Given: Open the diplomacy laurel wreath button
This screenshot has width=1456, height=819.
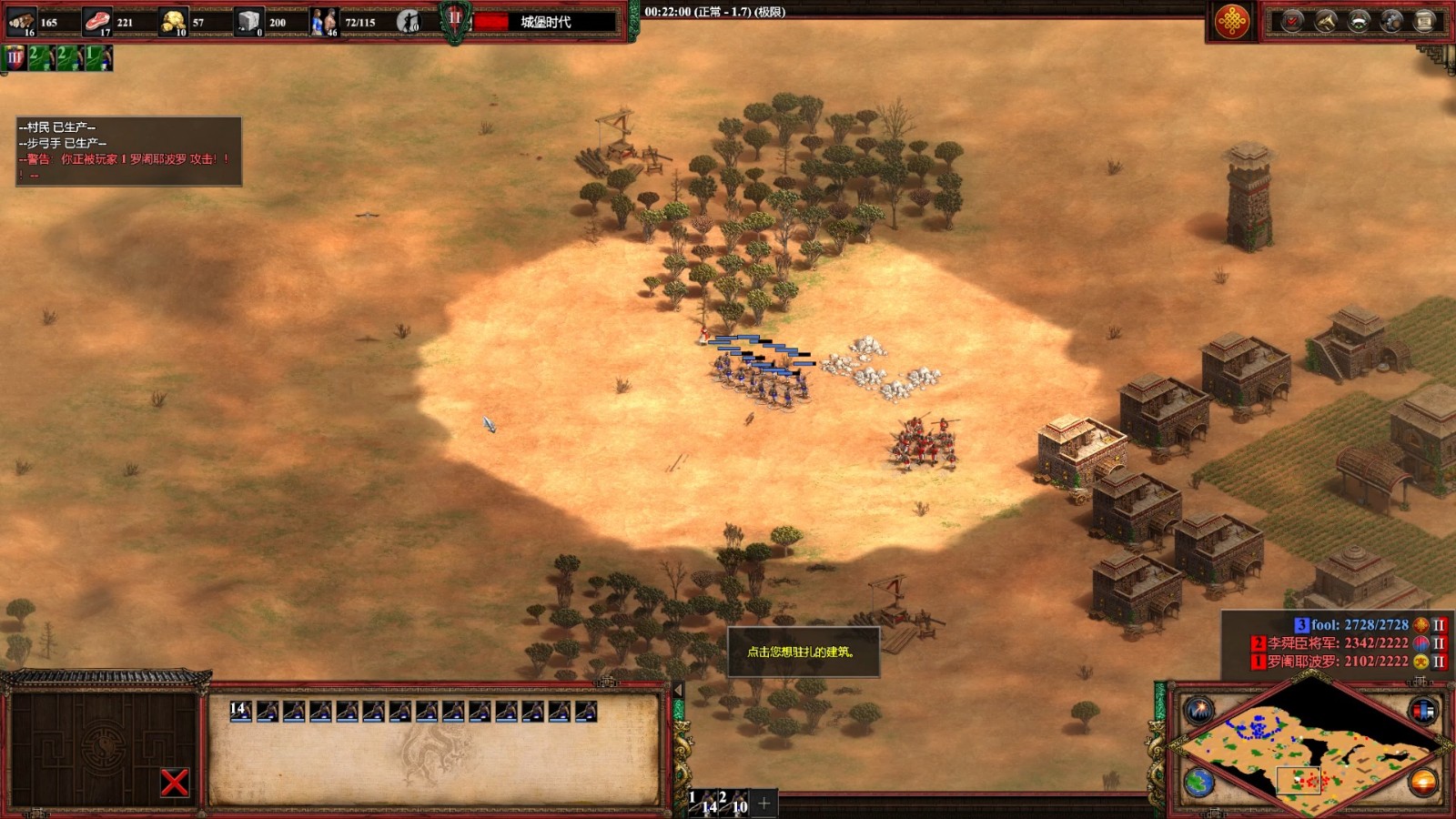Looking at the screenshot, I should (x=1359, y=21).
